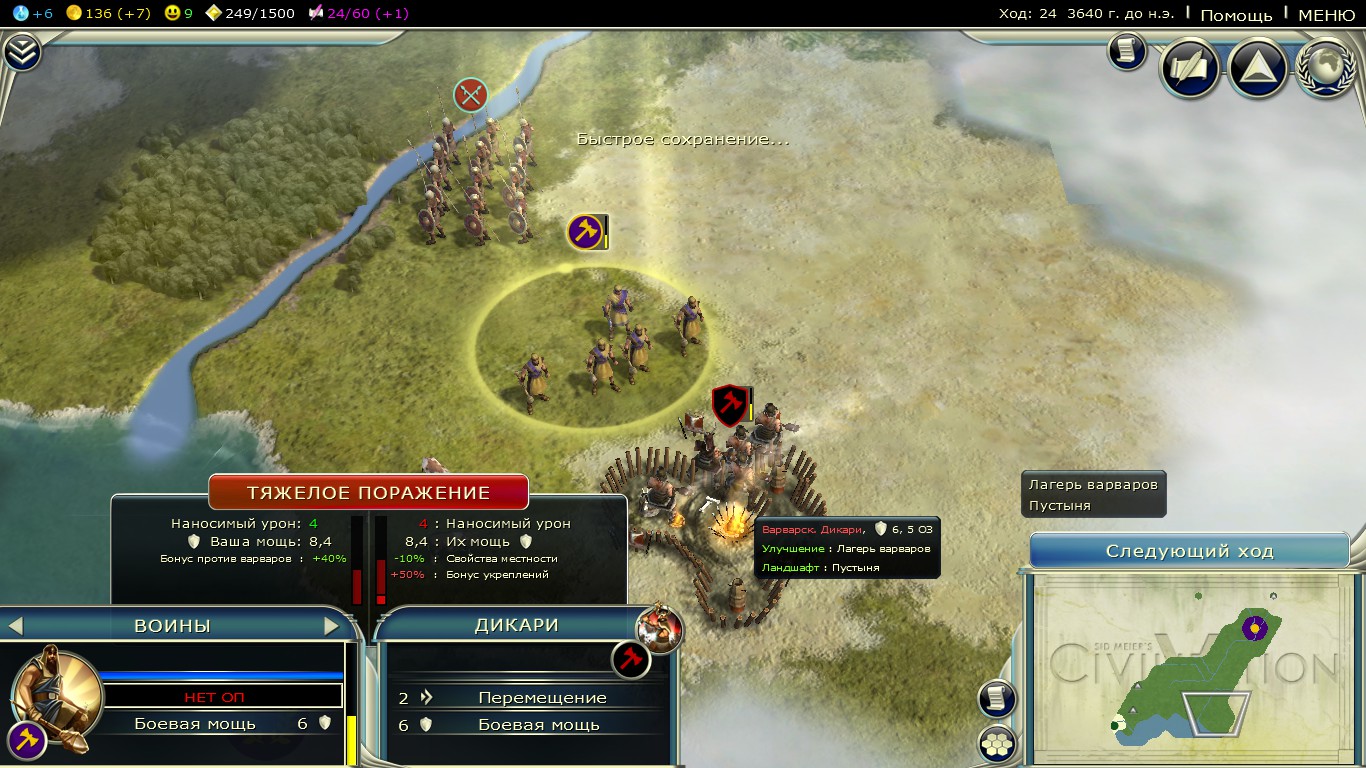Screen dimensions: 1366x768
Task: End turn with the Следующий ход button
Action: point(1189,551)
